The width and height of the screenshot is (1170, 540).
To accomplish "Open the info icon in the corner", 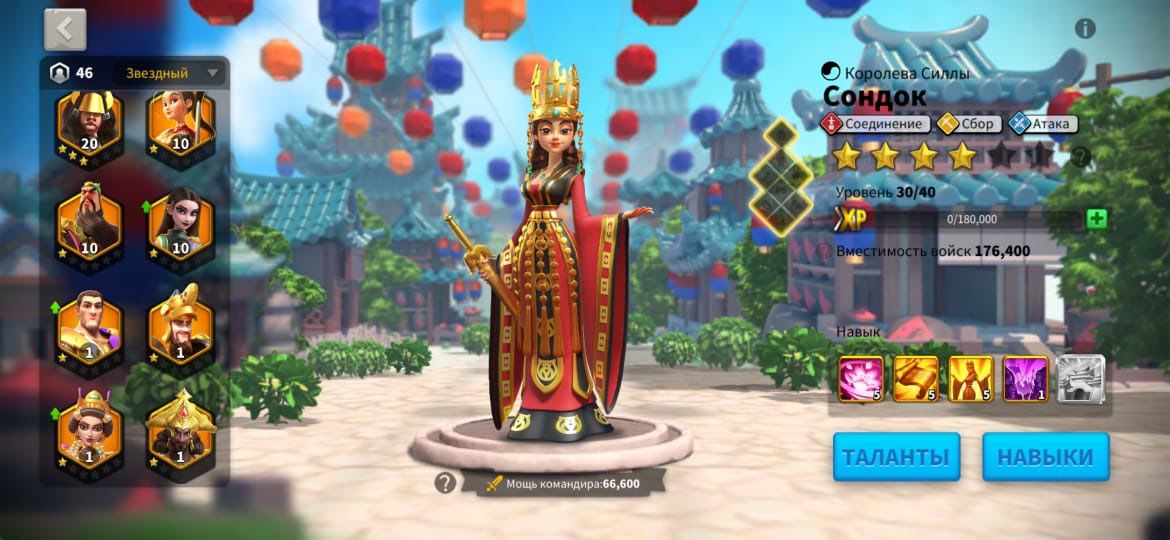I will (x=1085, y=28).
